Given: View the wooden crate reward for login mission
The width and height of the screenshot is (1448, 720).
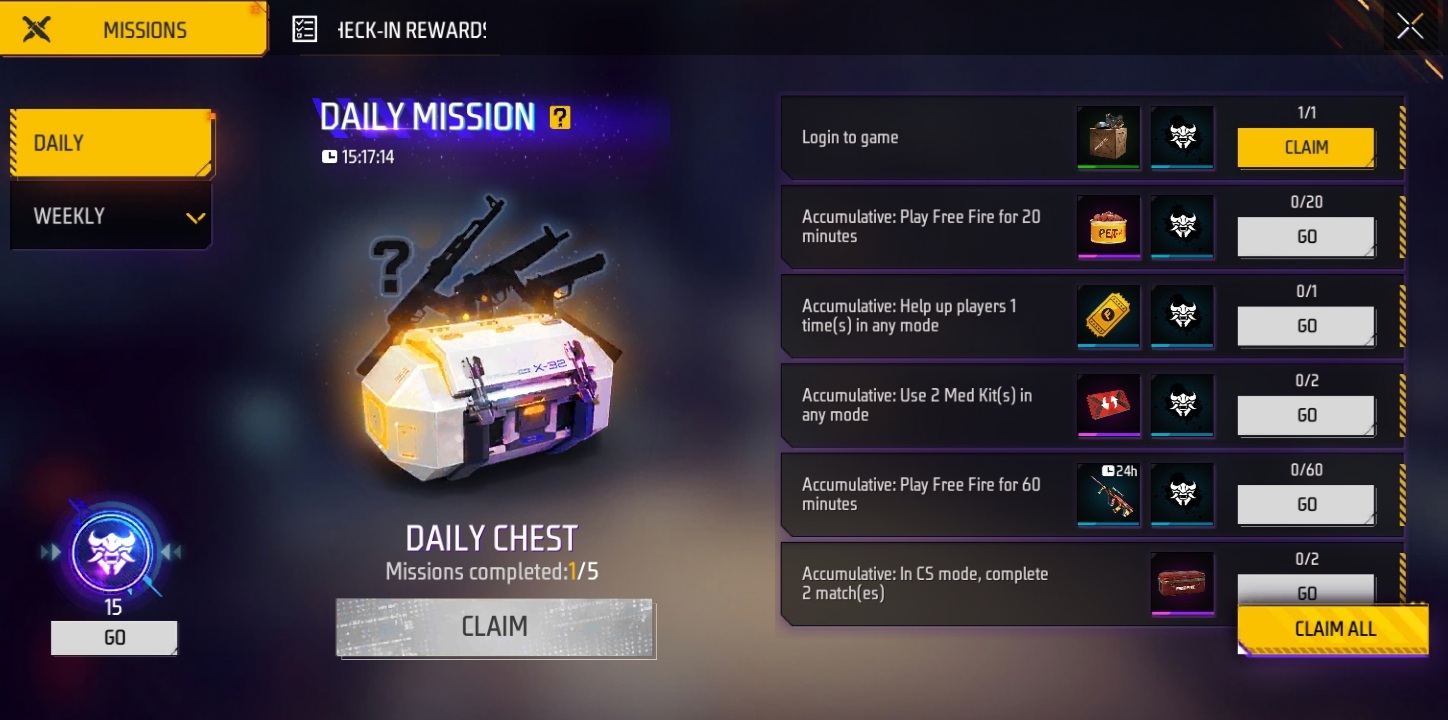Looking at the screenshot, I should [x=1107, y=137].
